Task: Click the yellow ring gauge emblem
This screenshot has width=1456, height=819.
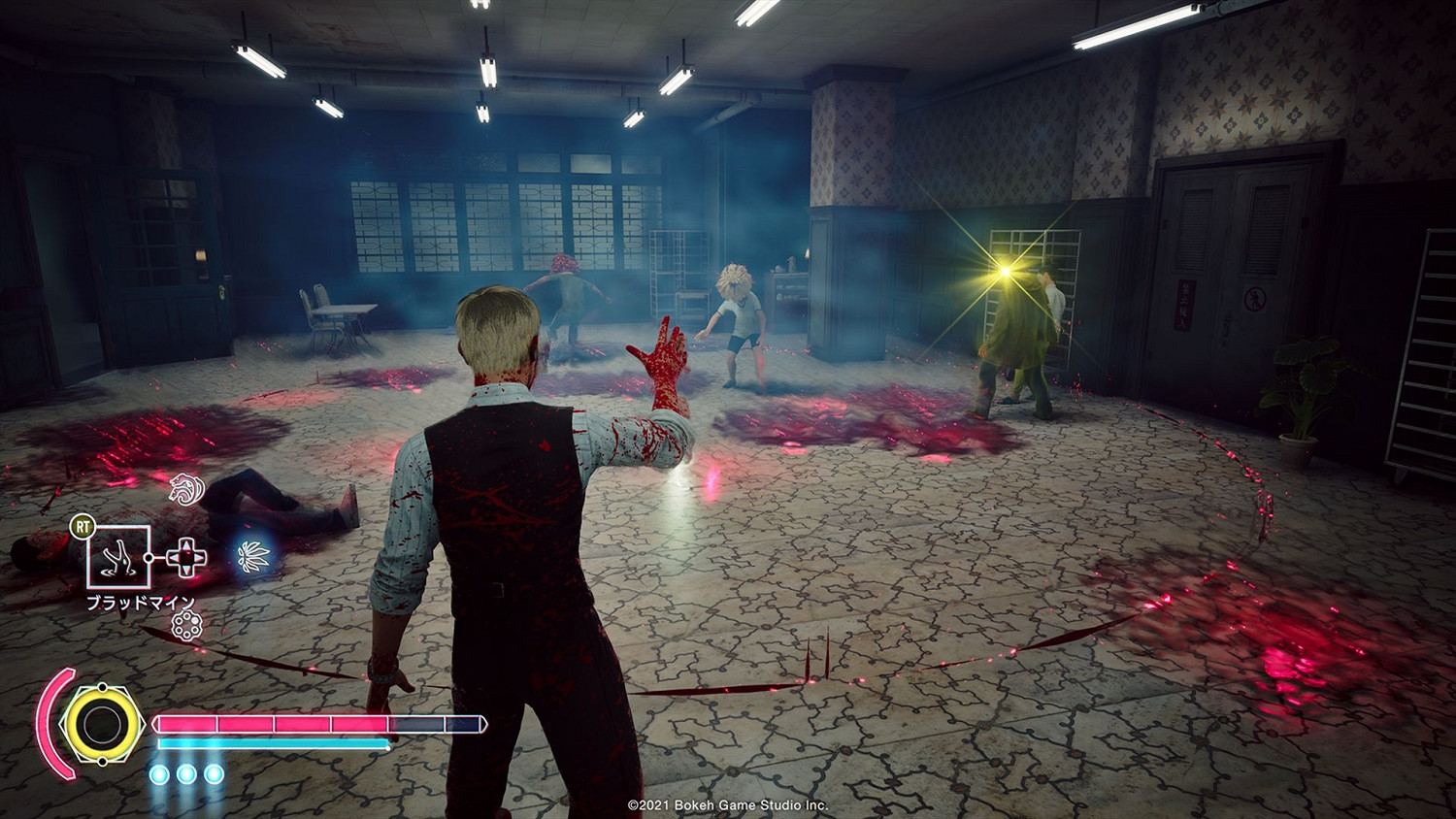Action: pos(100,722)
